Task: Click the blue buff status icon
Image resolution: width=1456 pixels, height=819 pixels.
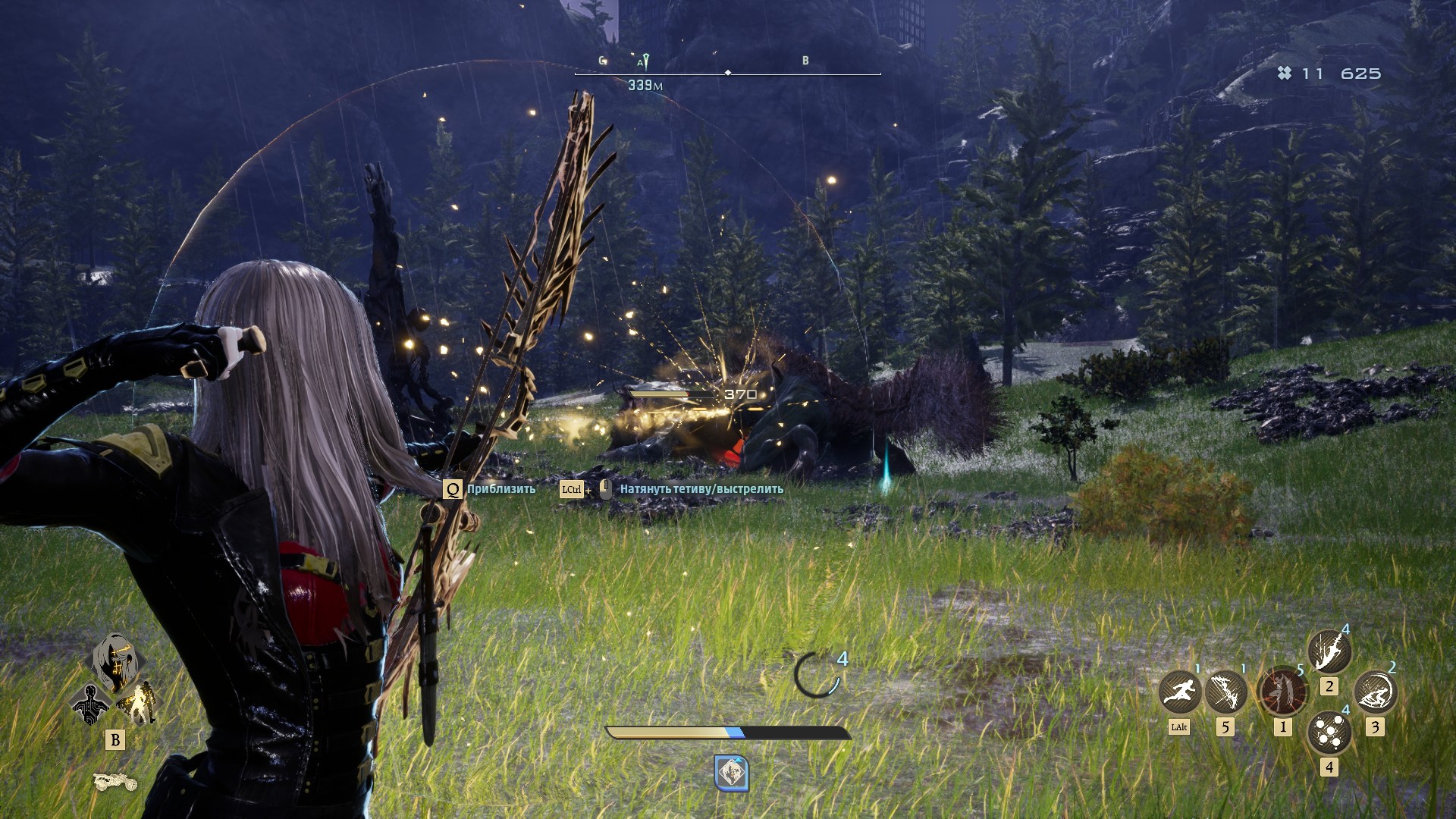Action: click(x=731, y=773)
